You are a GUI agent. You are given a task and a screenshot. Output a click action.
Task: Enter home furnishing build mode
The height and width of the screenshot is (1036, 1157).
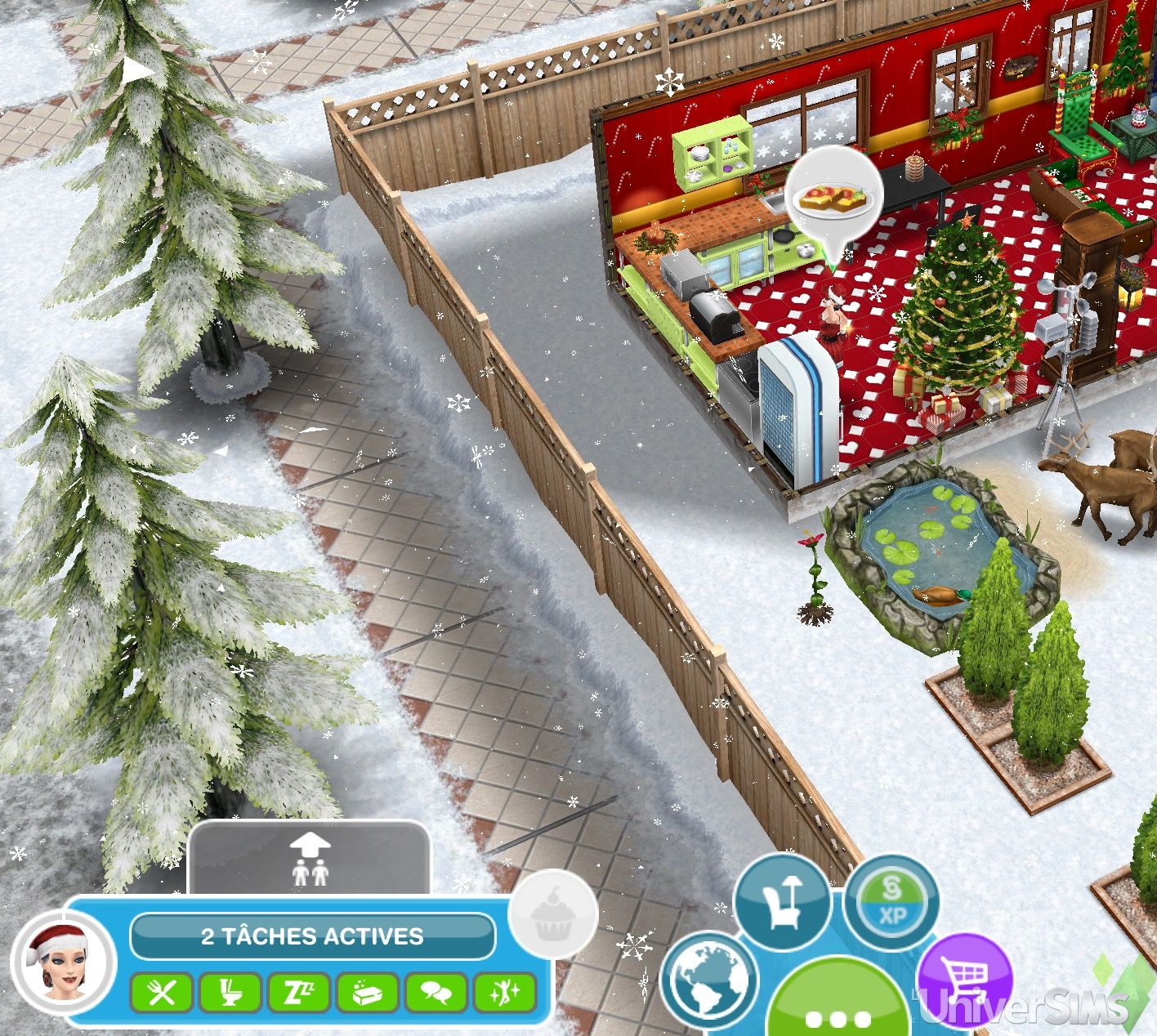click(x=782, y=903)
